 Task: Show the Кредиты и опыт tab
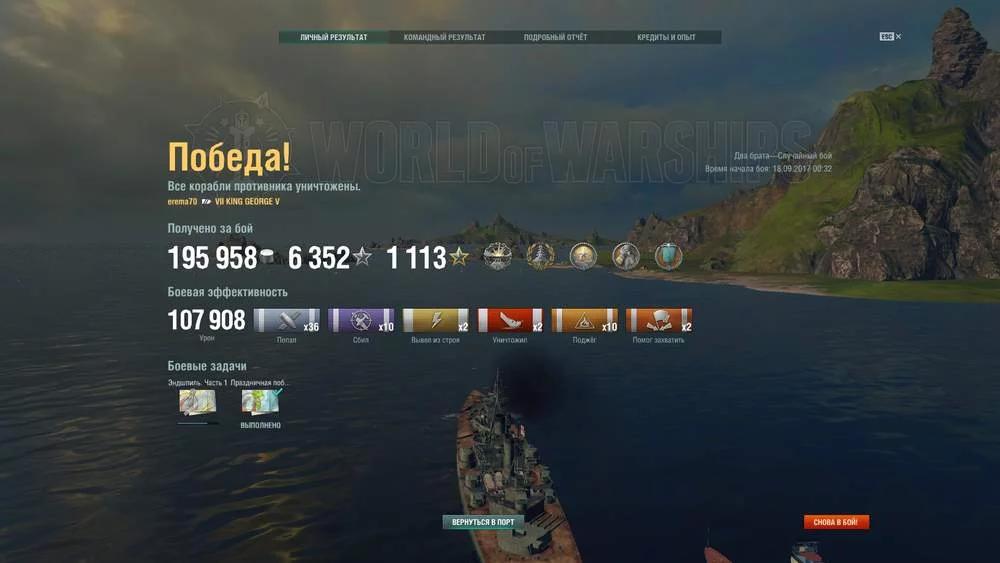[x=666, y=38]
